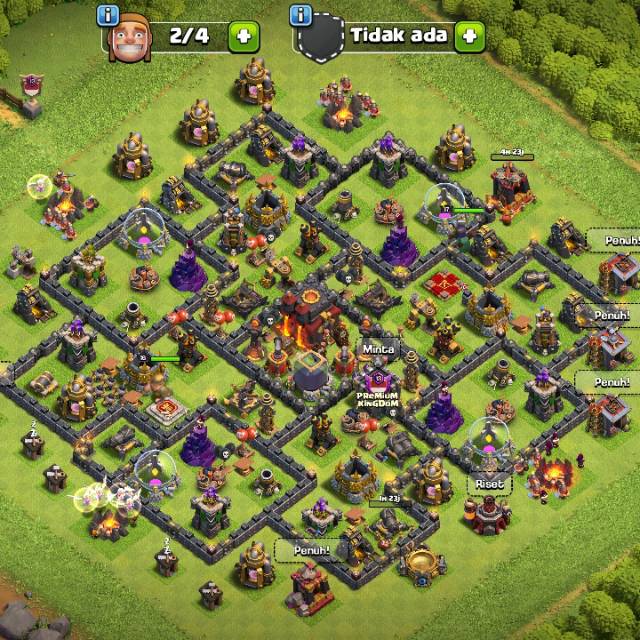Tap the green plus beside builder count 2/4

243,37
